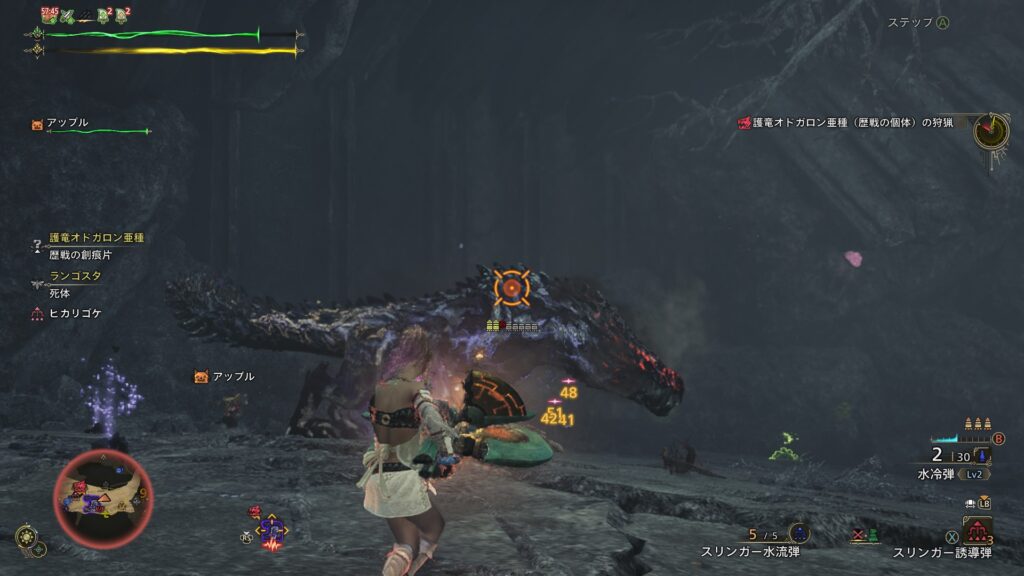Select the 護竜オドガロン亜種 歴戦の創痕片 entry
1024x576 pixels.
click(96, 246)
